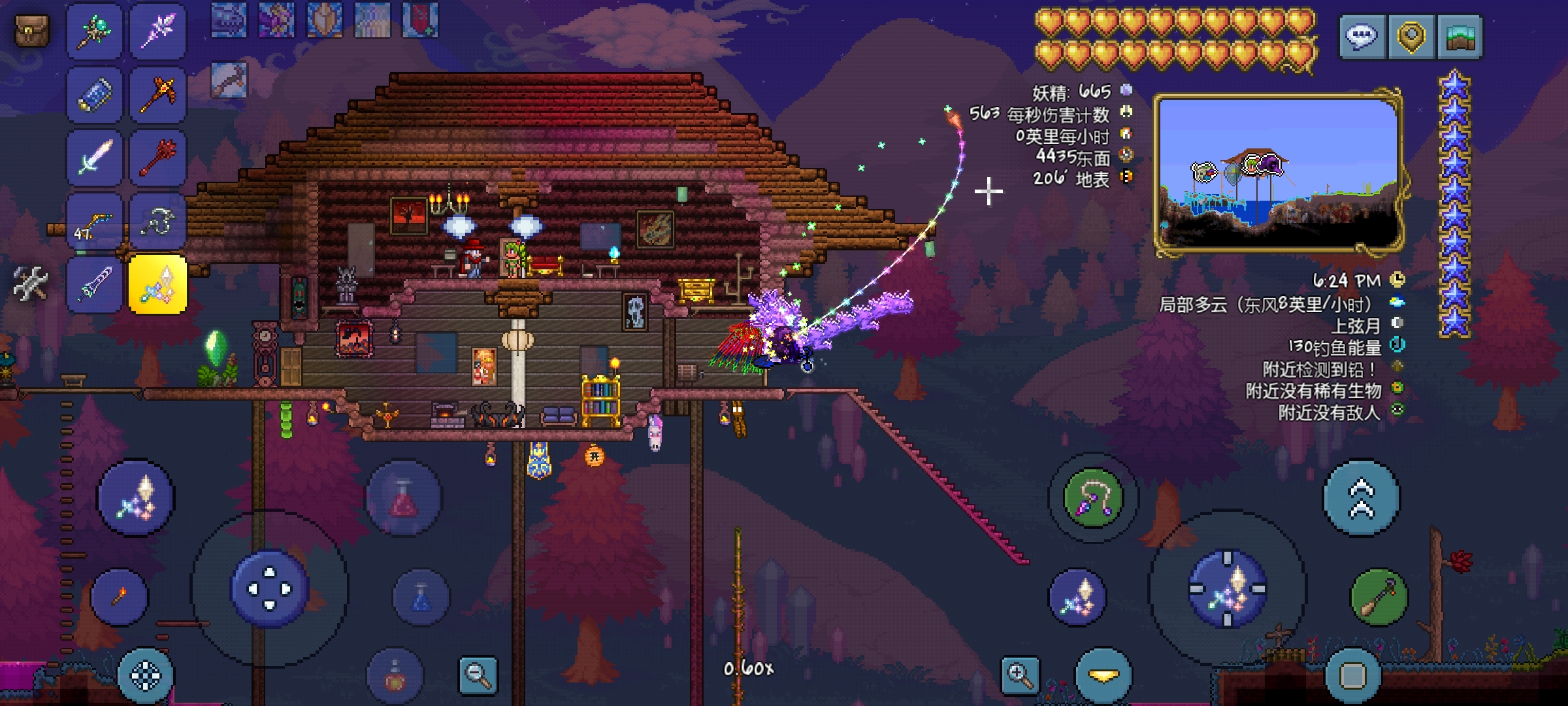Open the chat speech bubble button

pos(1362,36)
